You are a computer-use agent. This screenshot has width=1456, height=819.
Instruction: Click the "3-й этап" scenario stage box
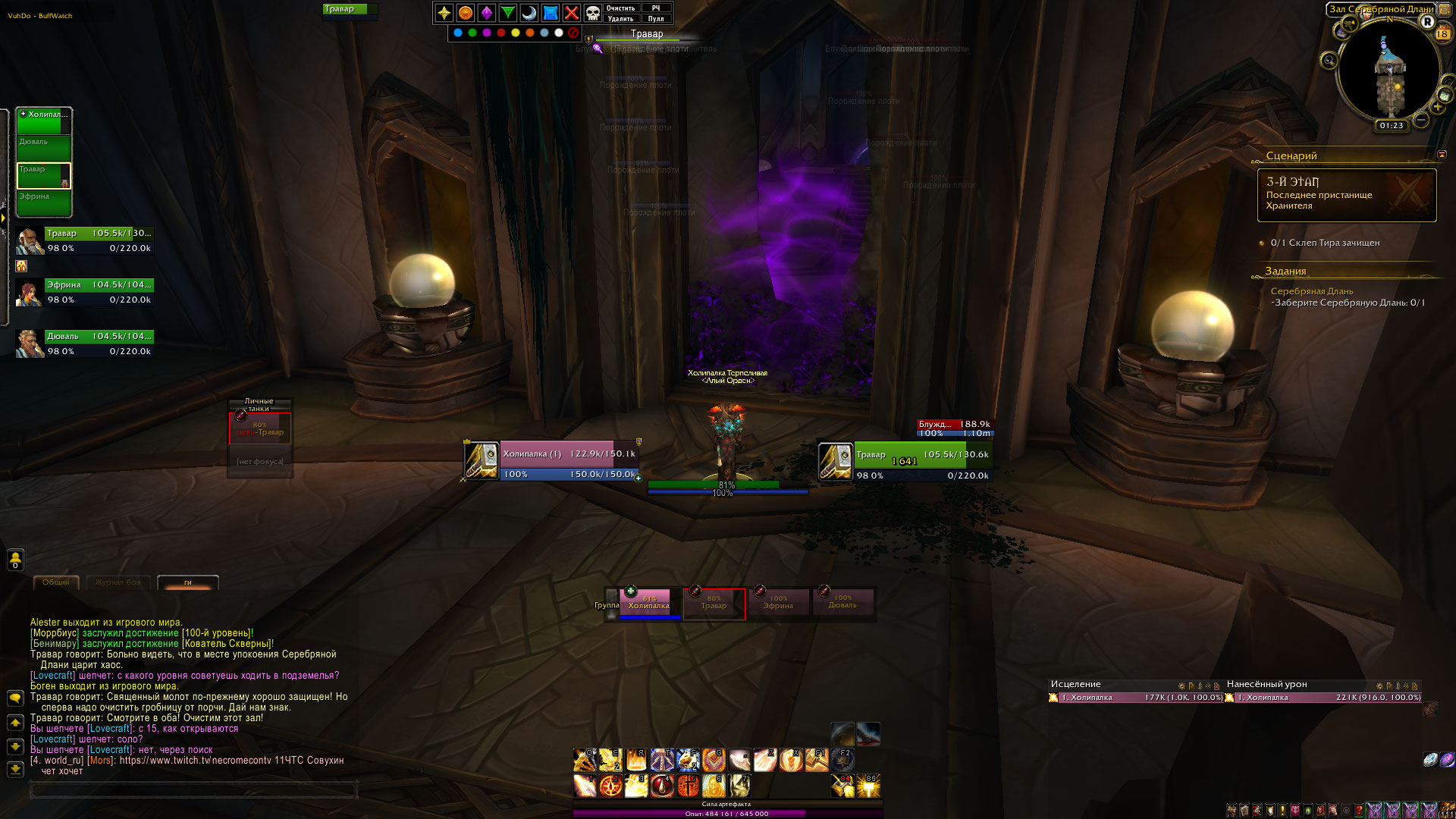click(x=1346, y=195)
